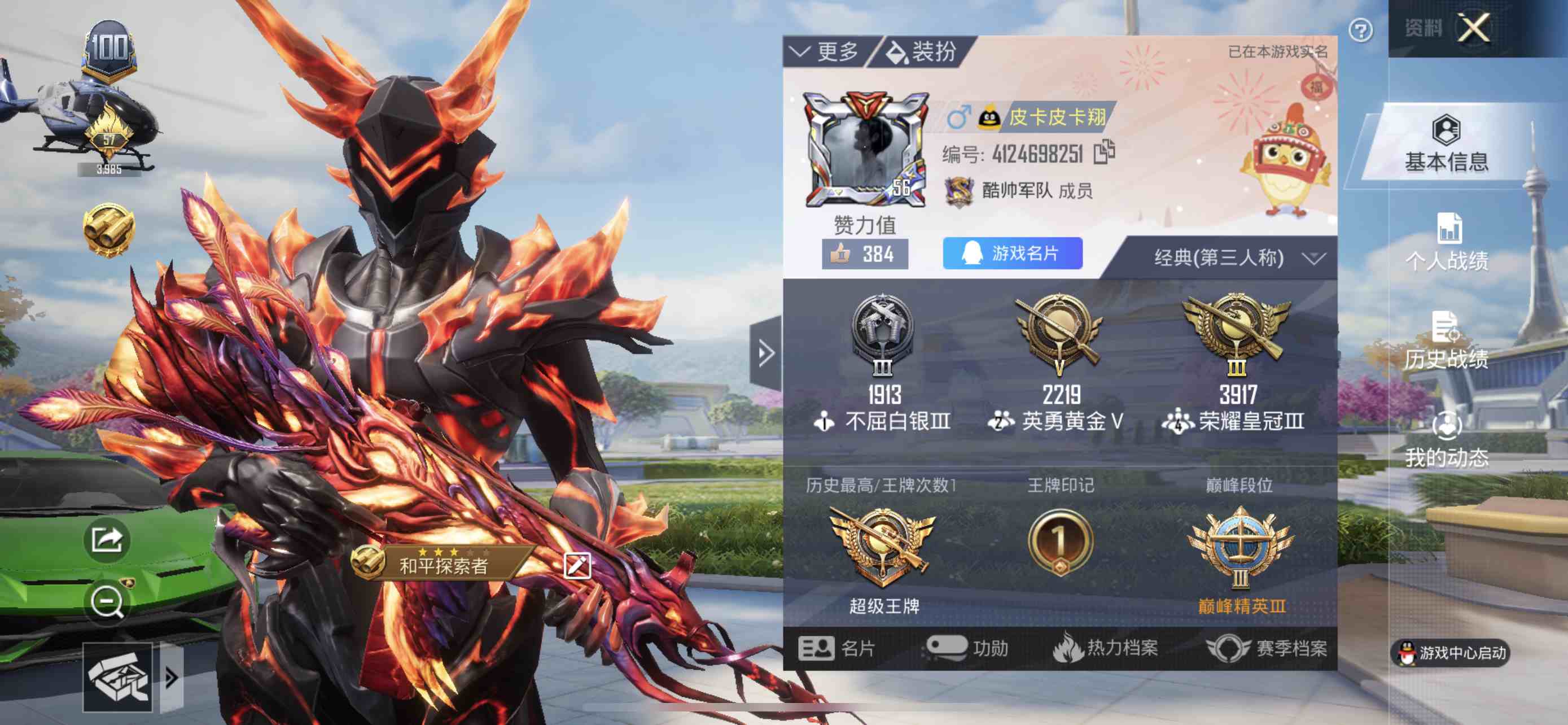
Task: Show the 热力档案 section
Action: [1105, 648]
